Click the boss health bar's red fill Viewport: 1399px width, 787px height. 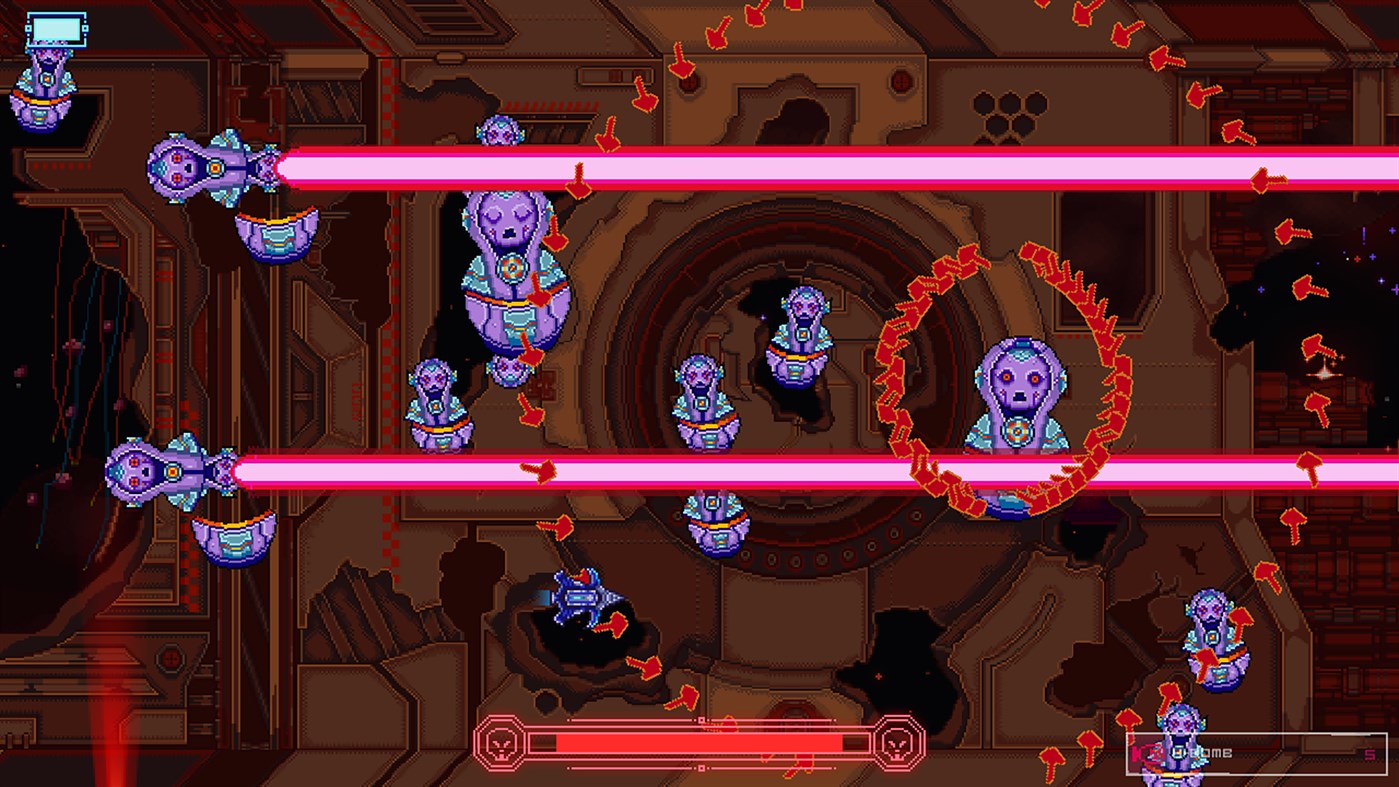click(x=700, y=742)
